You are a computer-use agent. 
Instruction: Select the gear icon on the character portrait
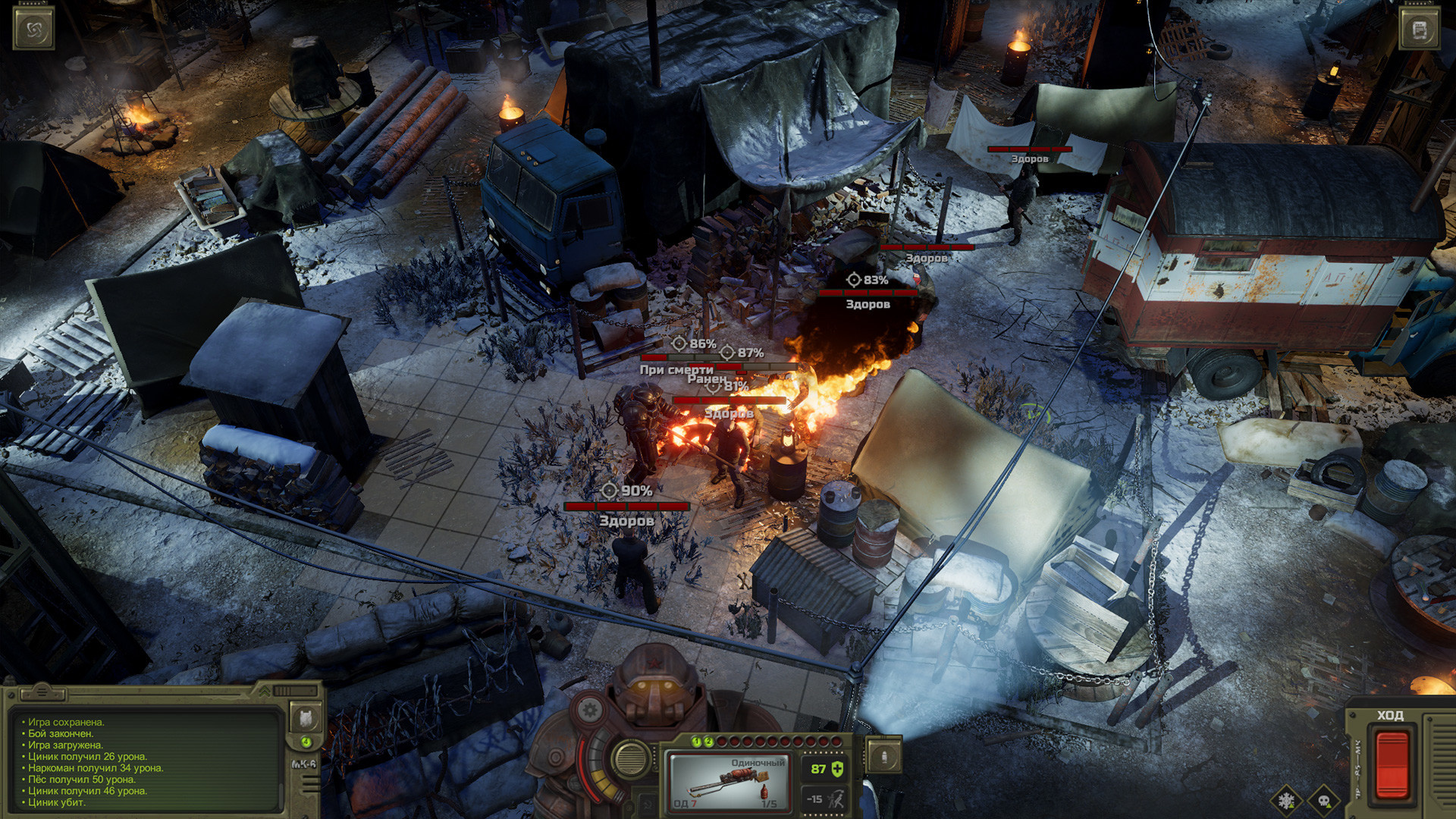pyautogui.click(x=590, y=711)
